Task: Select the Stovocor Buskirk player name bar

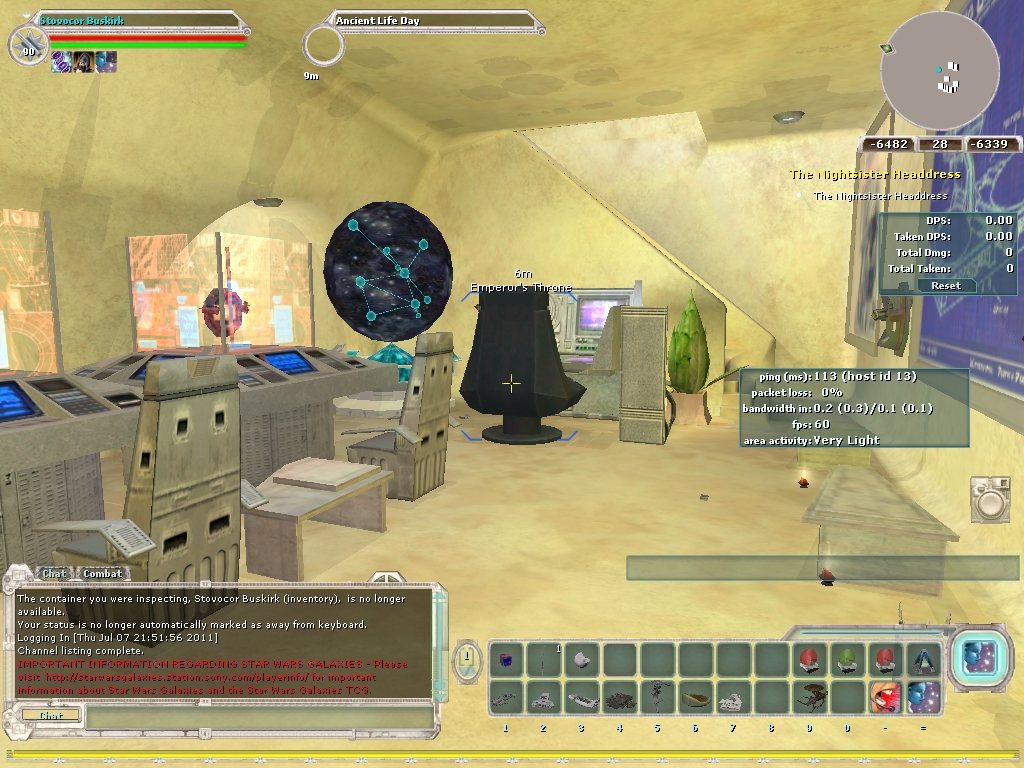Action: click(x=138, y=20)
